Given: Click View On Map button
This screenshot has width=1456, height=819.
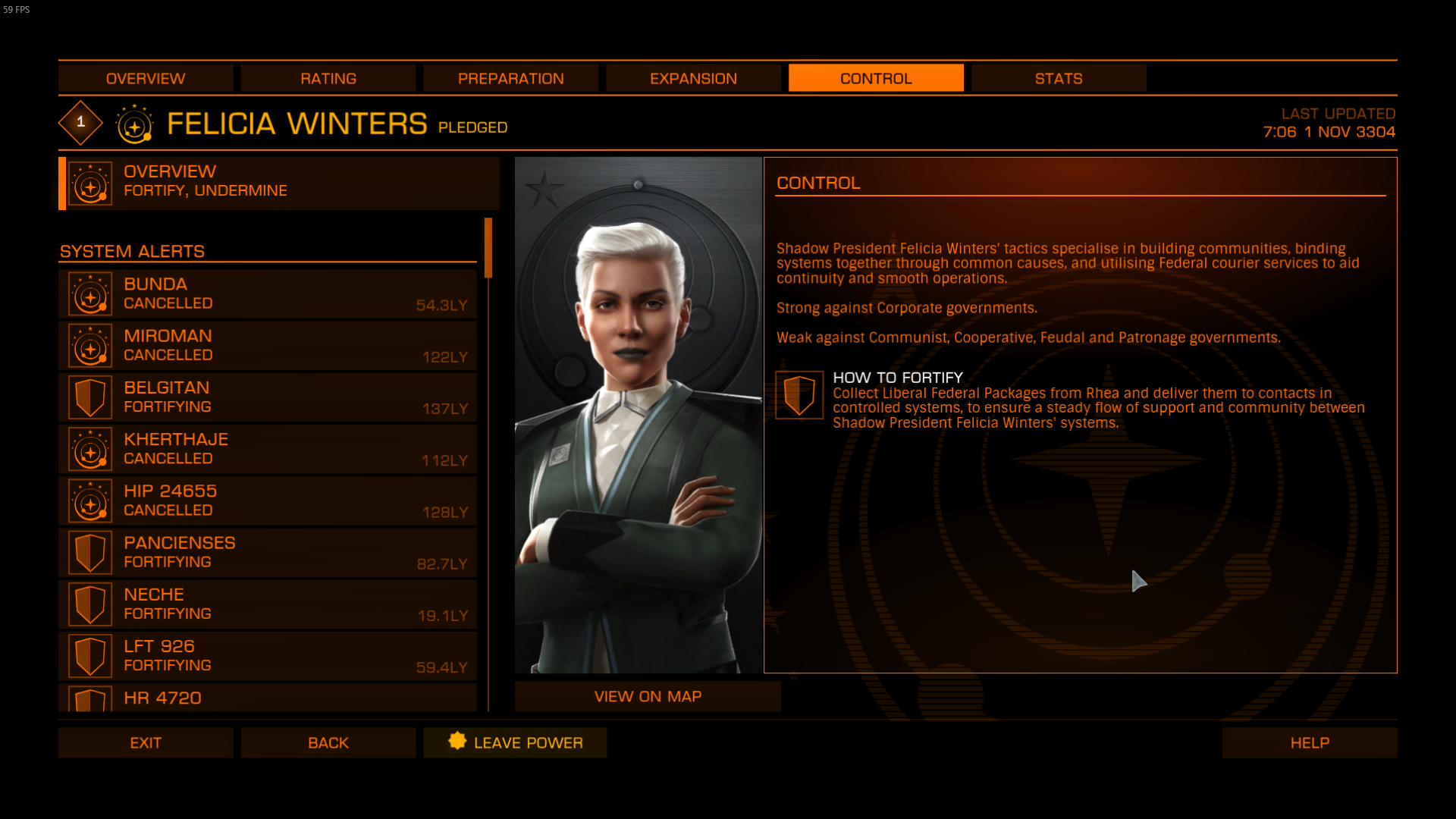Looking at the screenshot, I should pos(648,696).
